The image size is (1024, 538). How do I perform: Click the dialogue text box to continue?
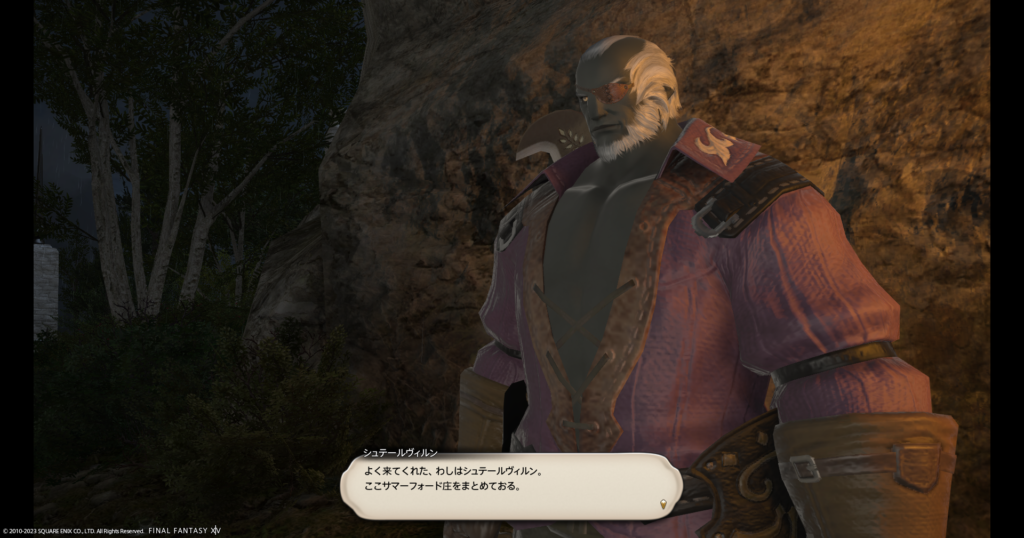click(x=510, y=486)
